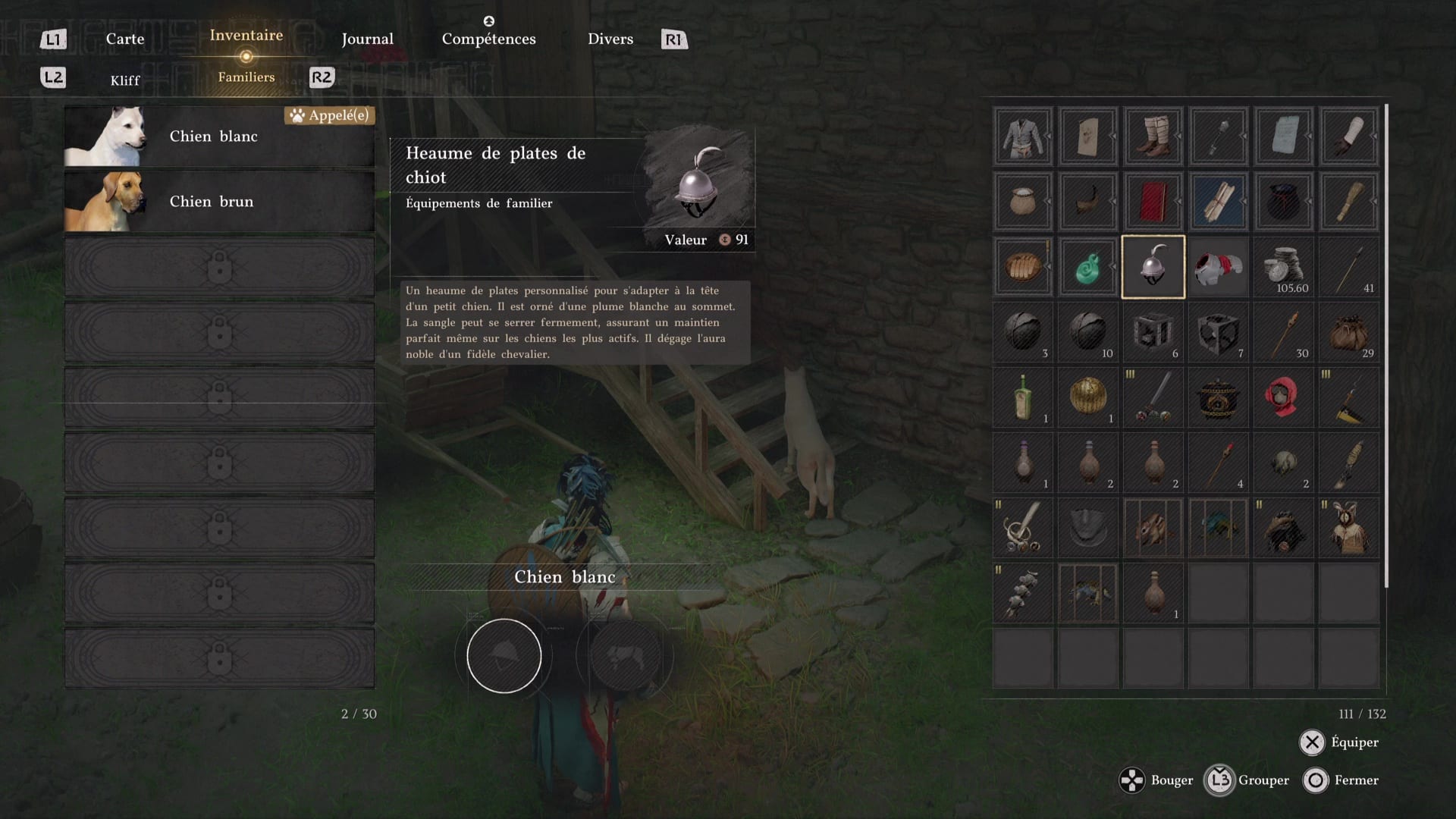
Task: Select the Chien brun familiar row
Action: (219, 202)
